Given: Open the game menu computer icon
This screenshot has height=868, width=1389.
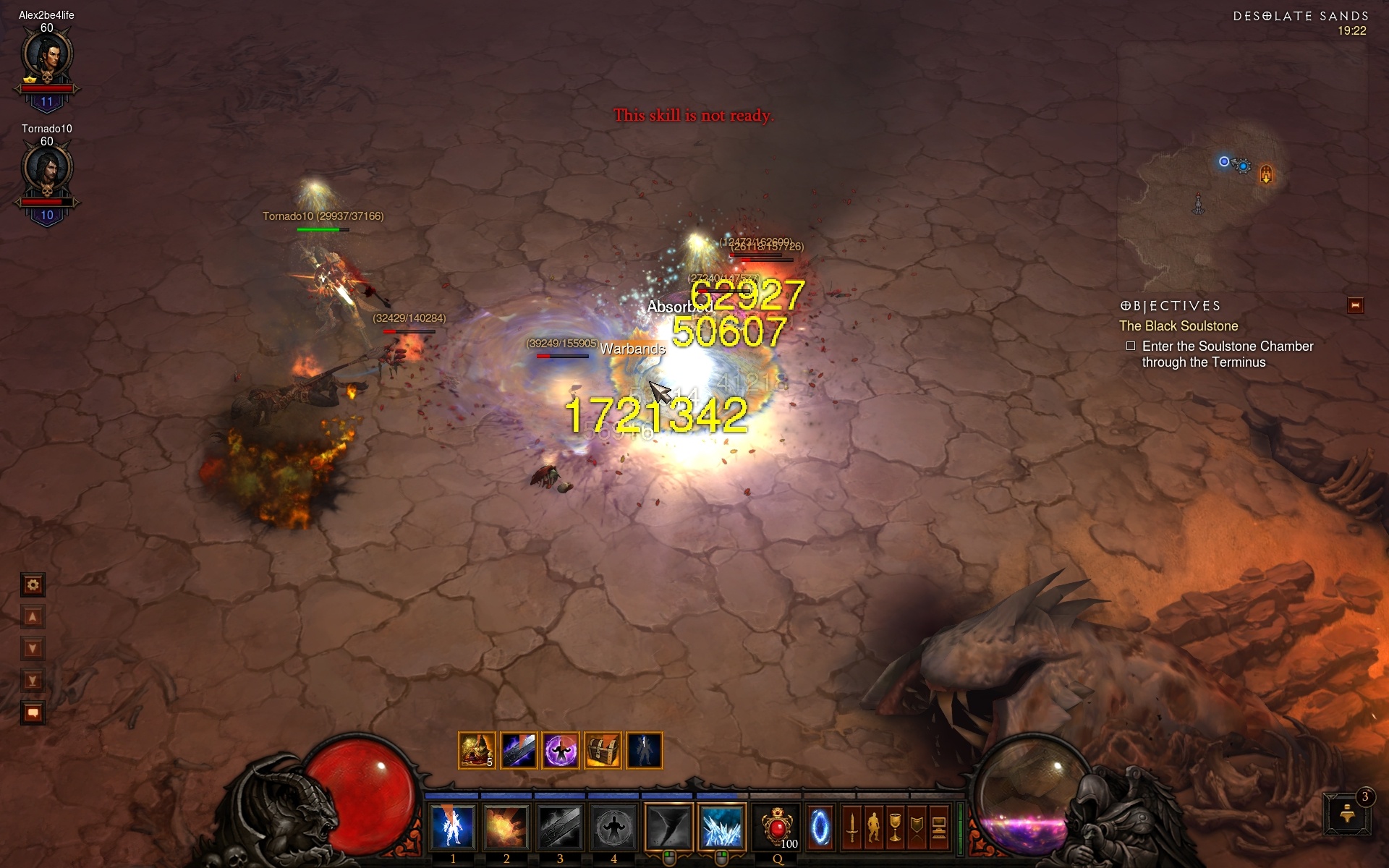Looking at the screenshot, I should point(939,827).
